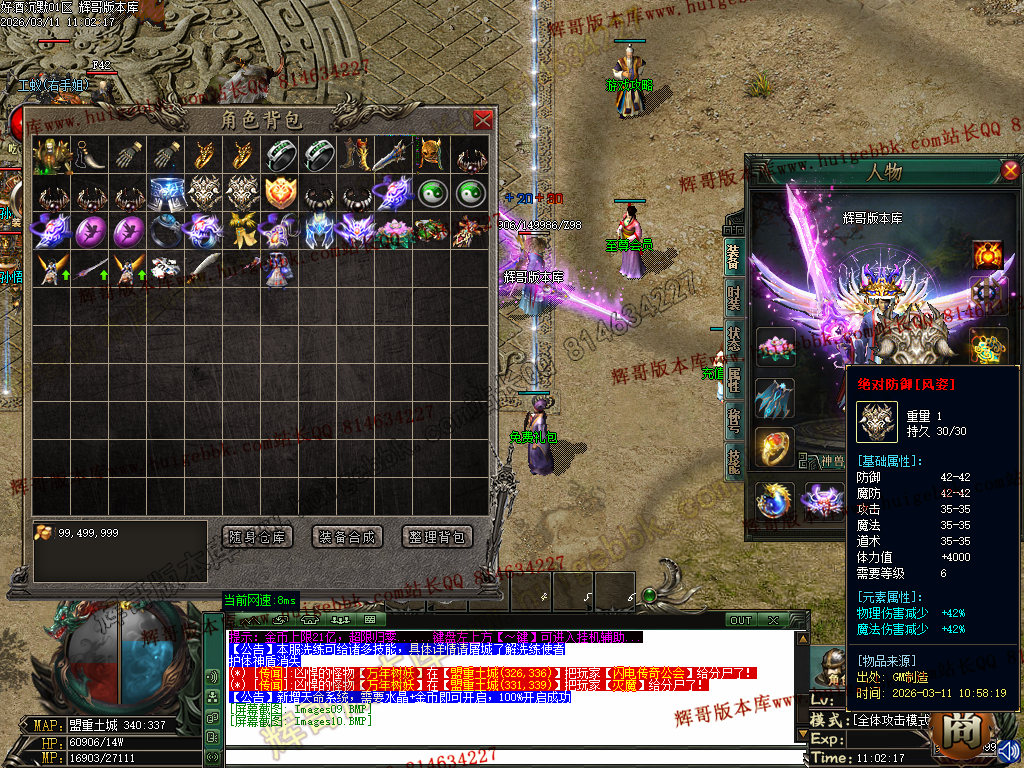This screenshot has height=768, width=1024.
Task: Switch to the 技能 skills tab
Action: (x=733, y=459)
